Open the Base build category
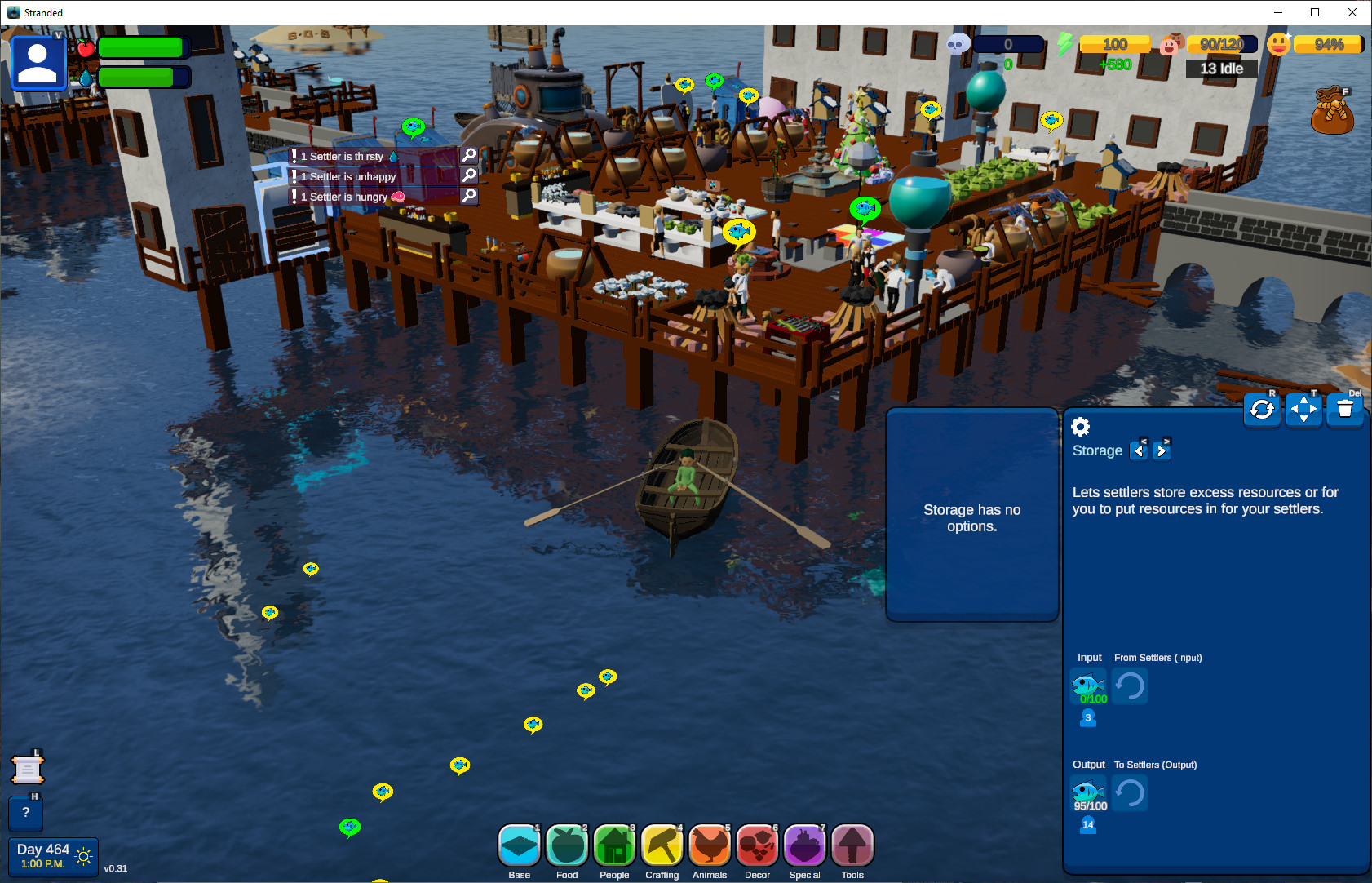This screenshot has width=1372, height=883. 519,846
